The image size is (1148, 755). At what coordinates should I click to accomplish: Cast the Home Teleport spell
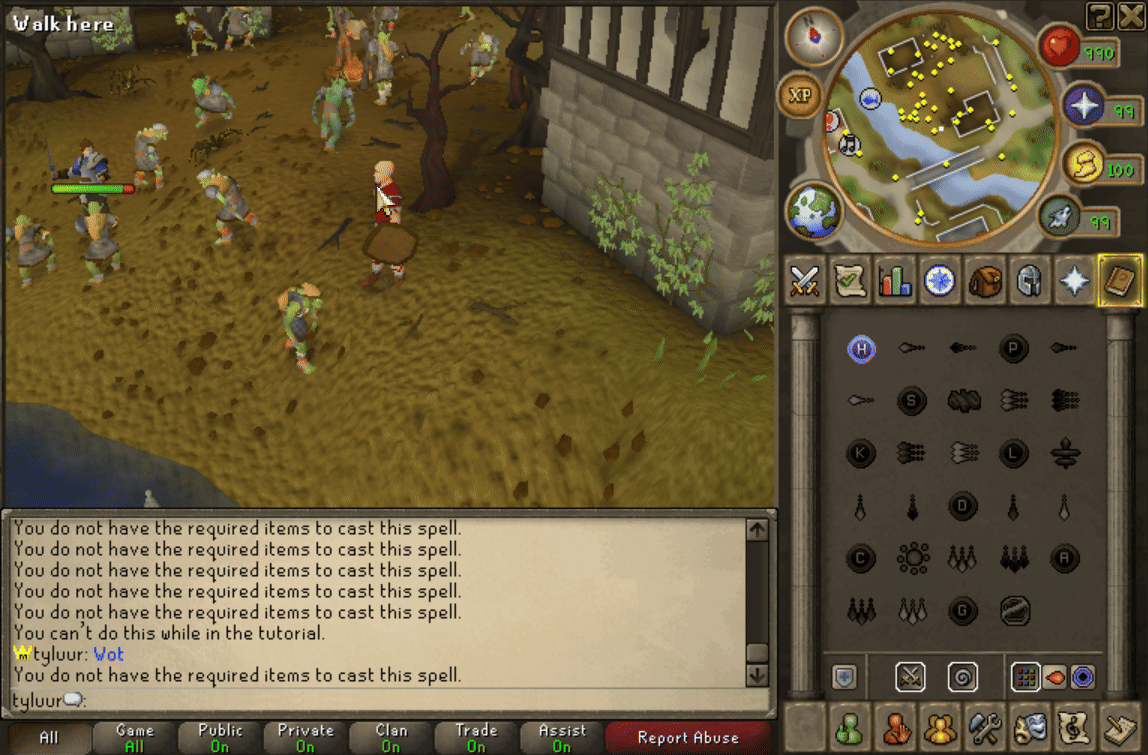coord(861,349)
